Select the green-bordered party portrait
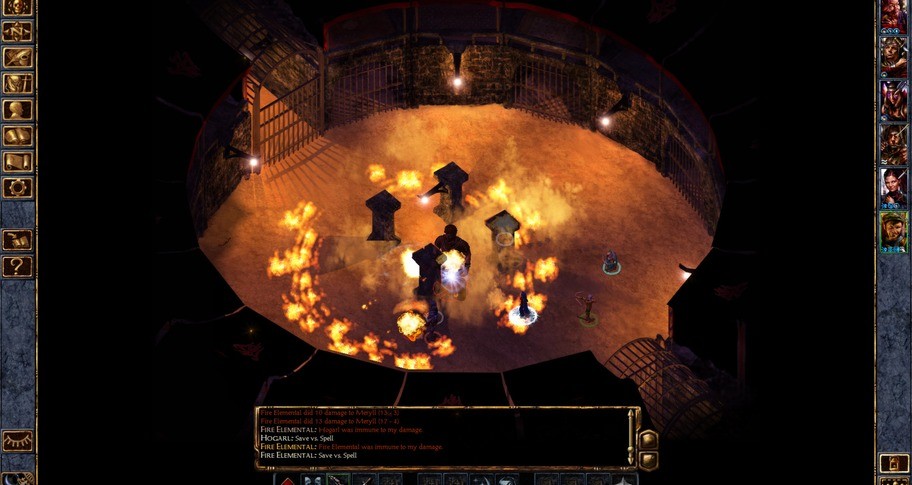This screenshot has width=912, height=485. pos(893,232)
